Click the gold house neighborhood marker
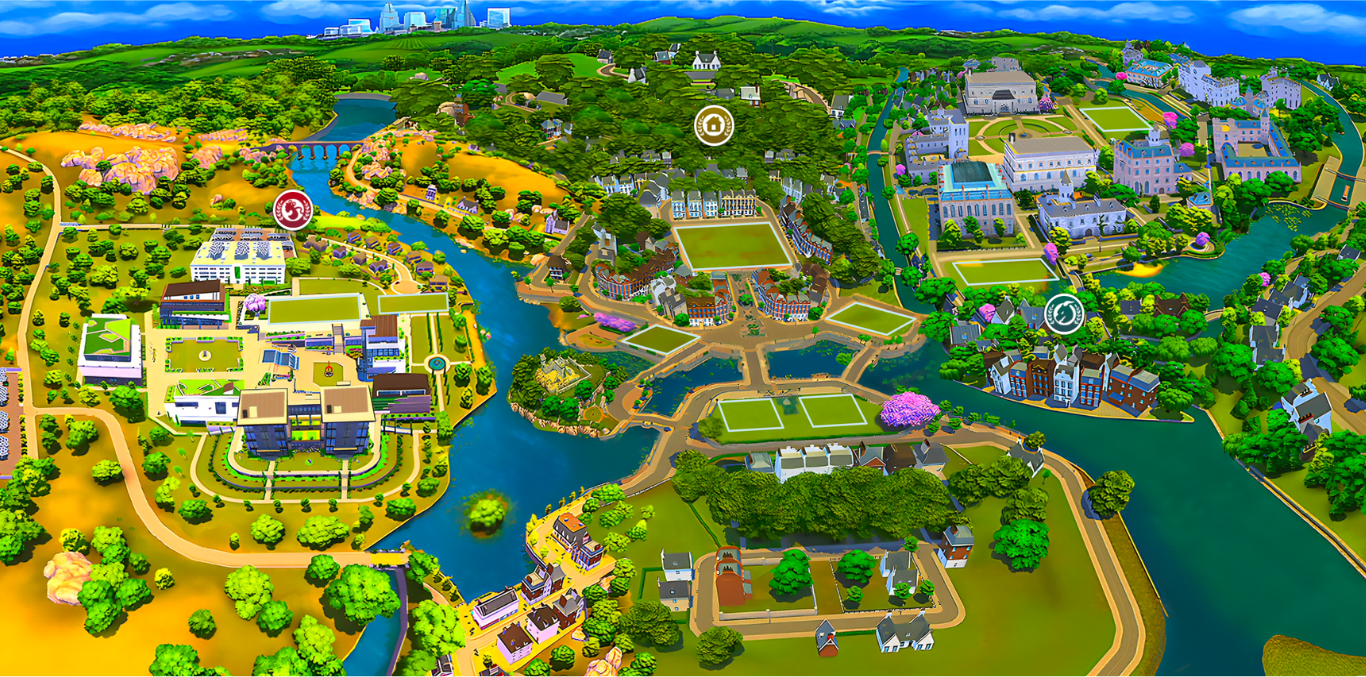The image size is (1366, 677). (714, 126)
